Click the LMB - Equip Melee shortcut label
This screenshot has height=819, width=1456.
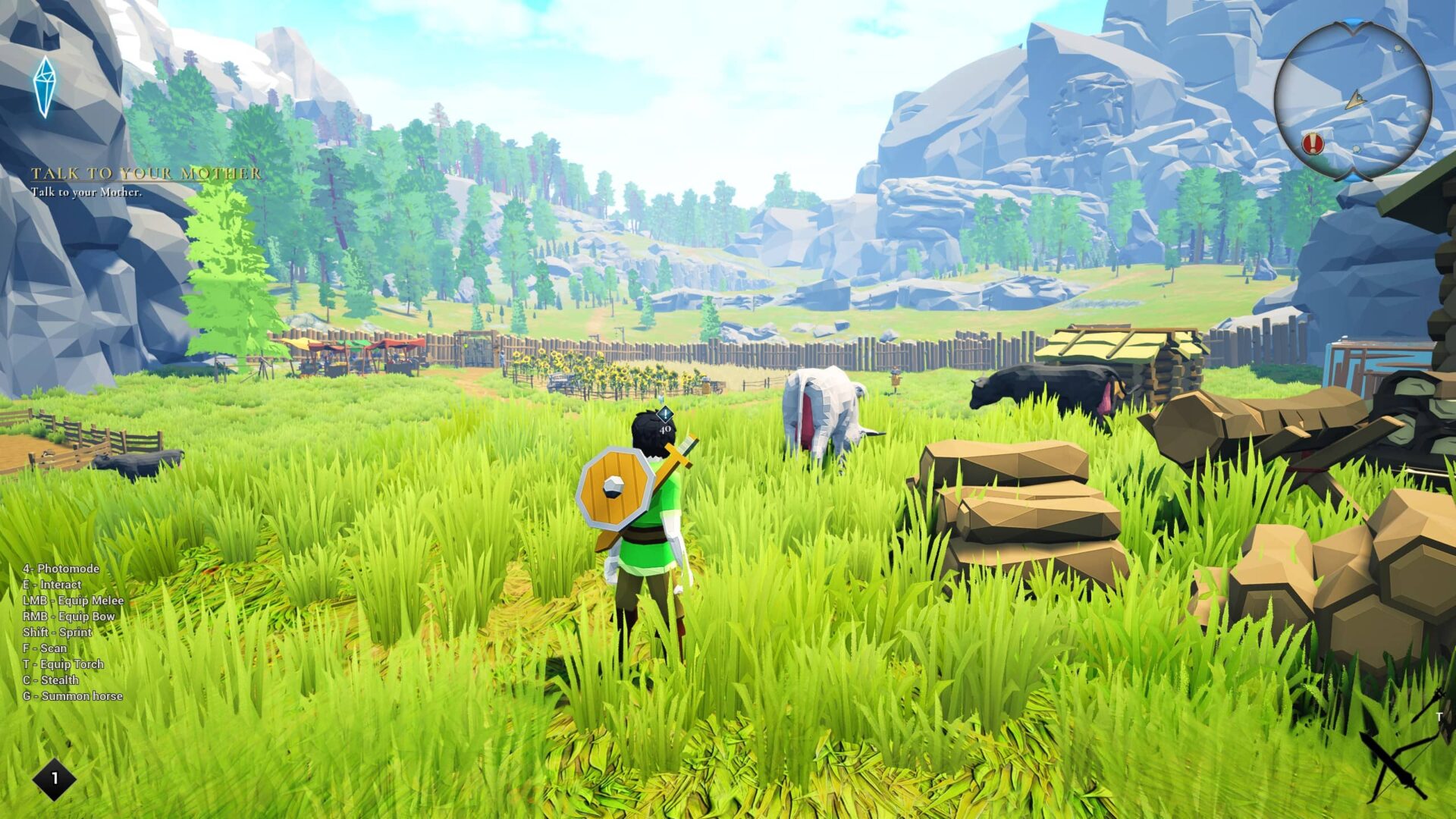click(x=75, y=601)
